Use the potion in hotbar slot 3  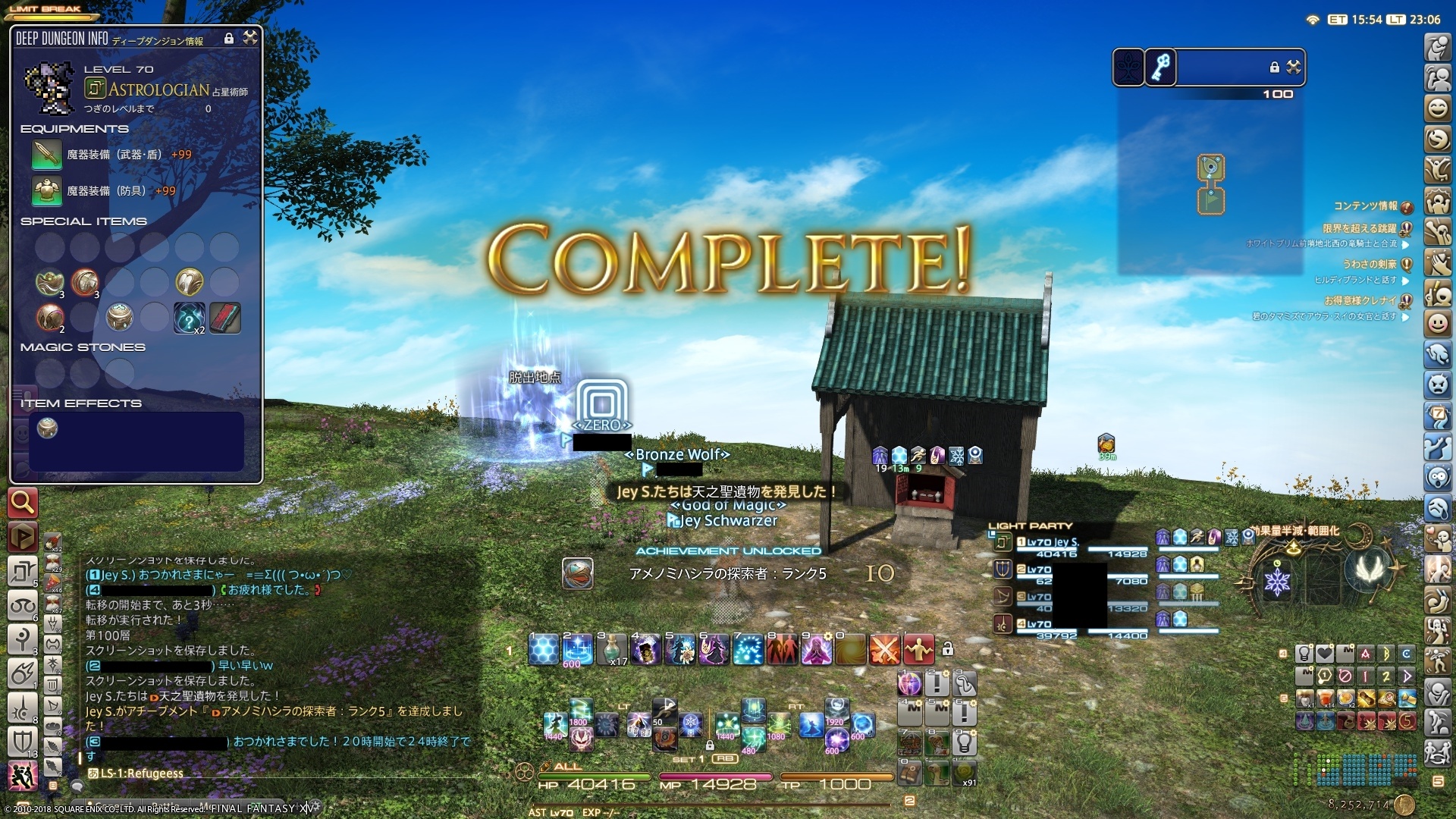611,650
